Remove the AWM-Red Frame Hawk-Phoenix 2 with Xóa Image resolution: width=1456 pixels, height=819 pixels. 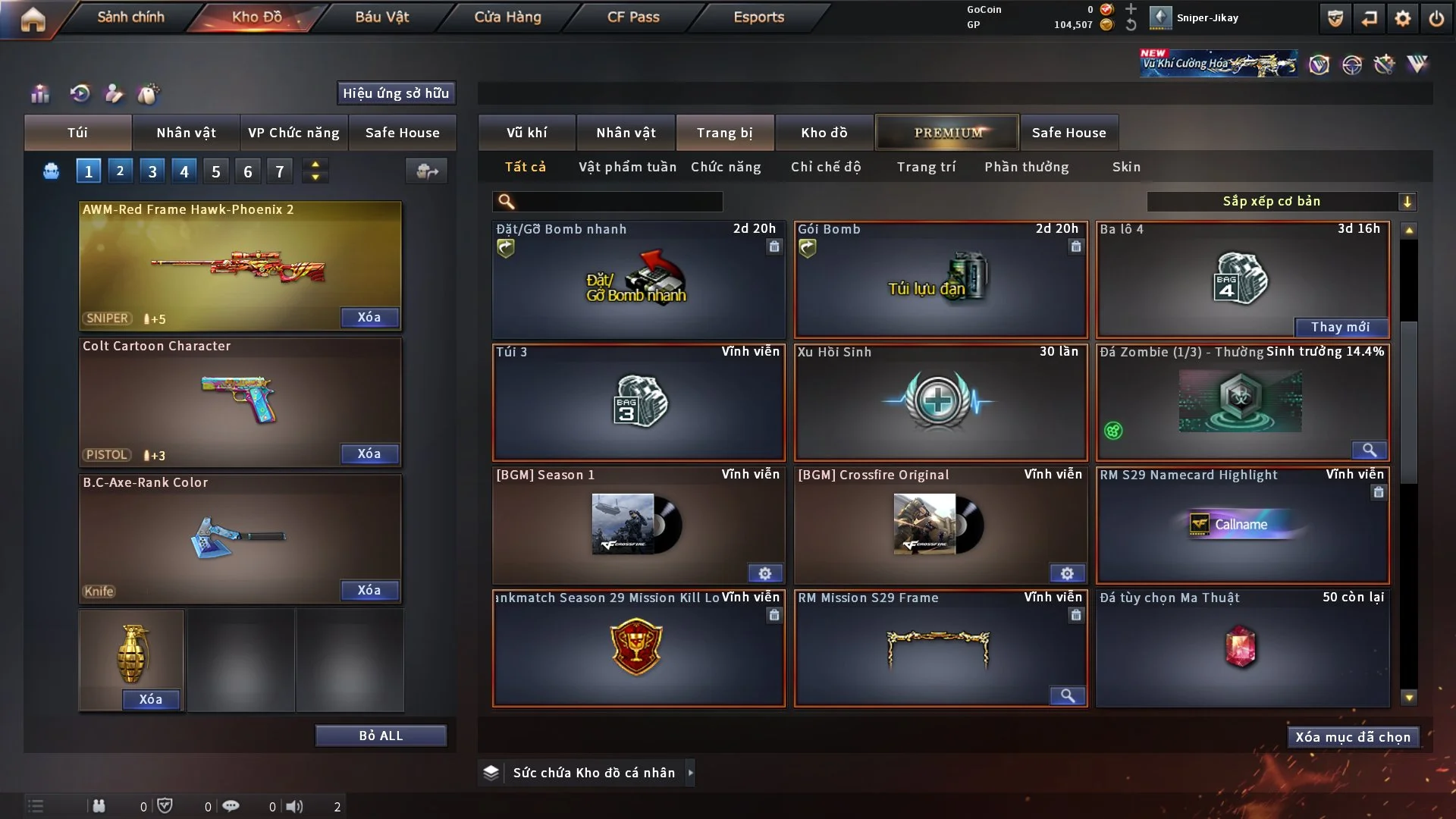pos(369,317)
